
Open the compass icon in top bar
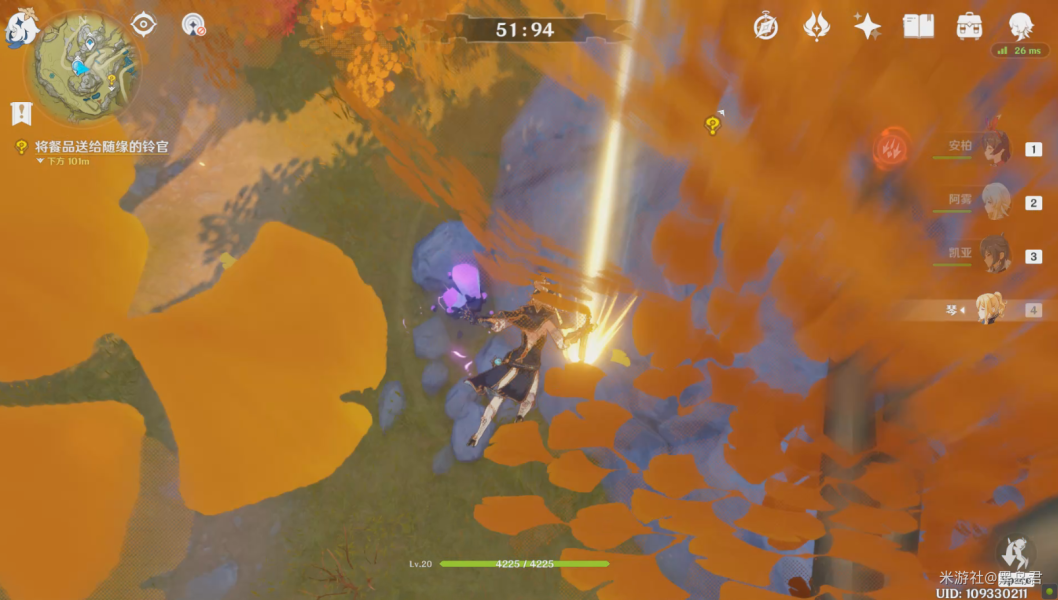tap(766, 27)
